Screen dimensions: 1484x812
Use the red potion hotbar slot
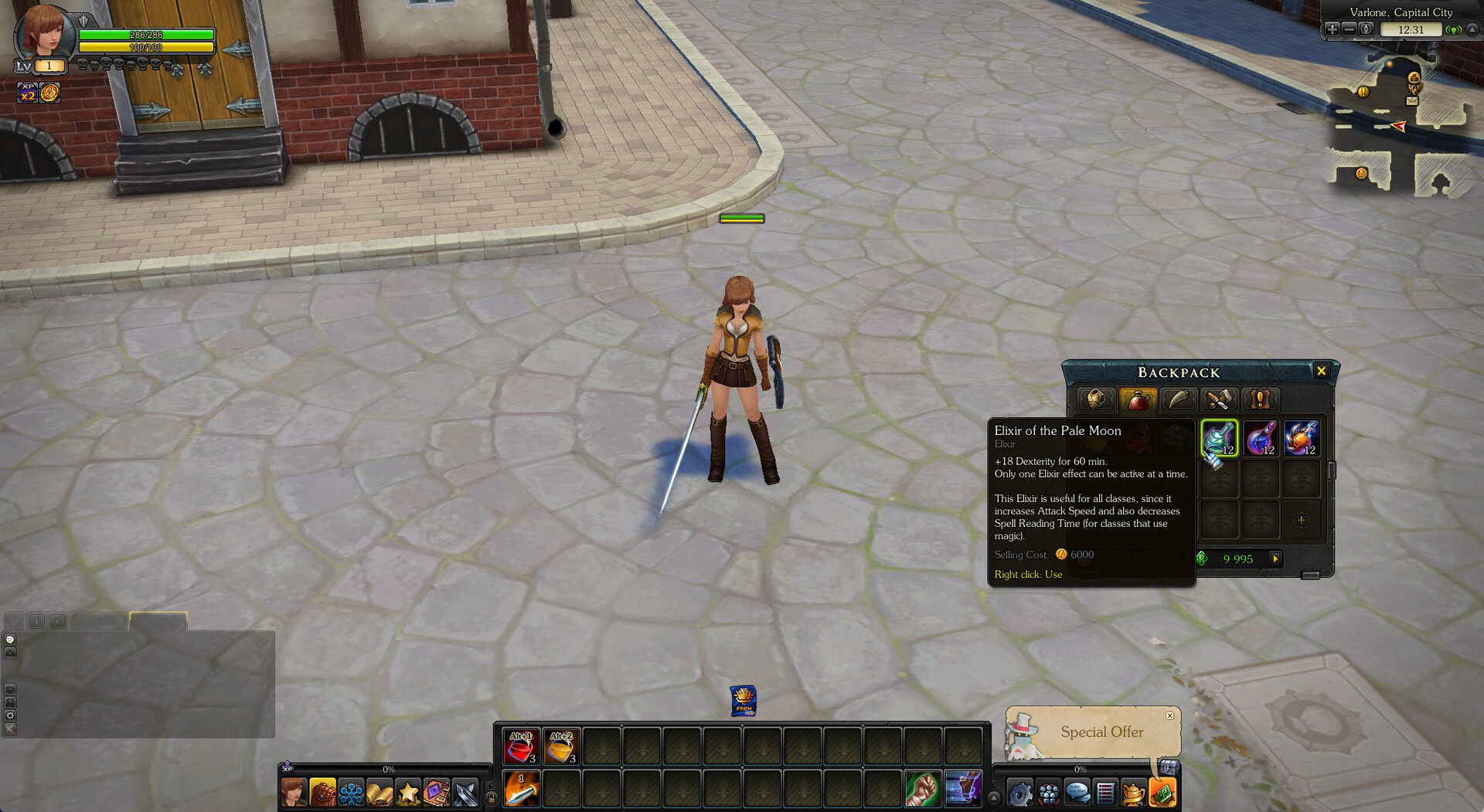521,746
